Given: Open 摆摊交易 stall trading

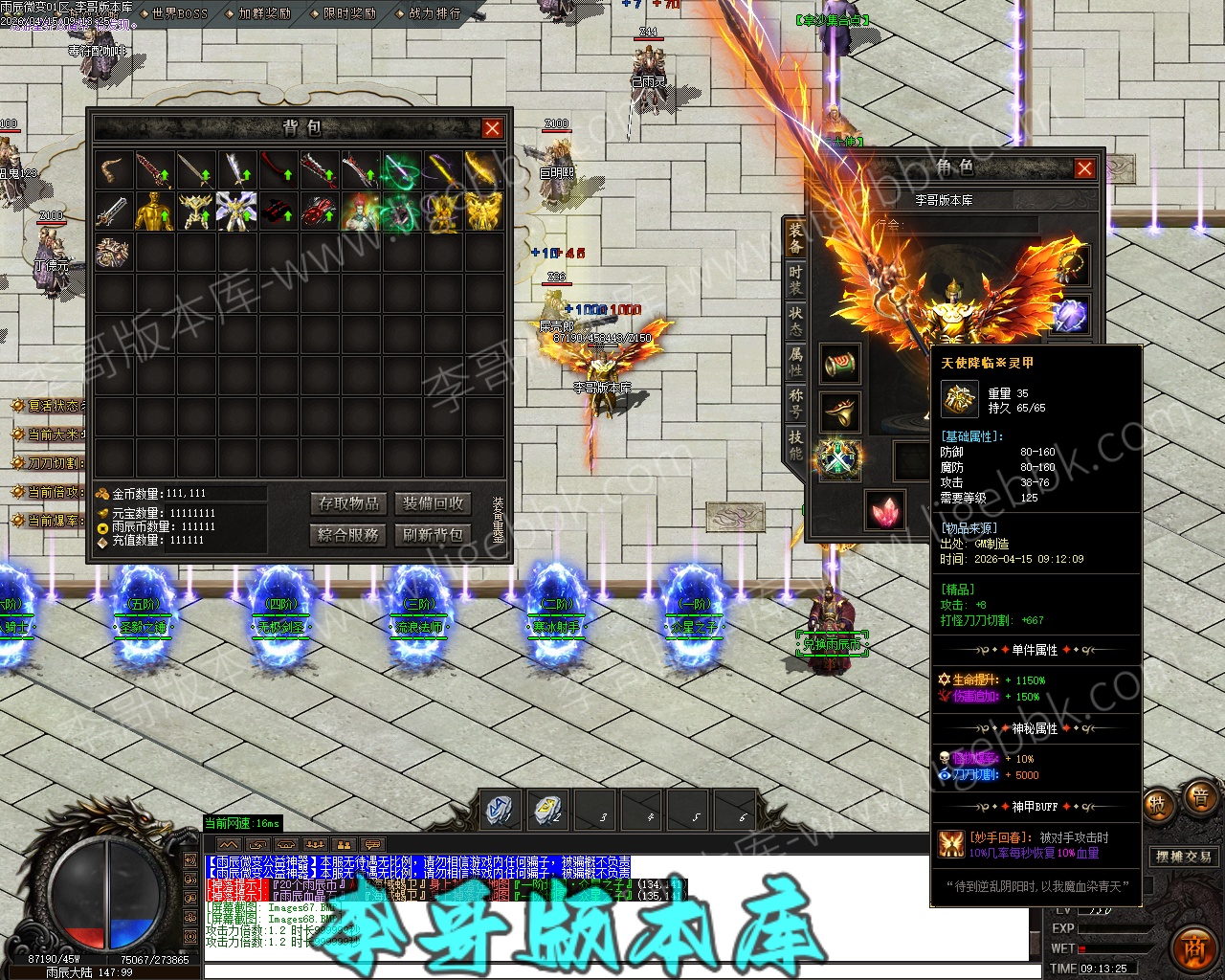Looking at the screenshot, I should 1184,857.
